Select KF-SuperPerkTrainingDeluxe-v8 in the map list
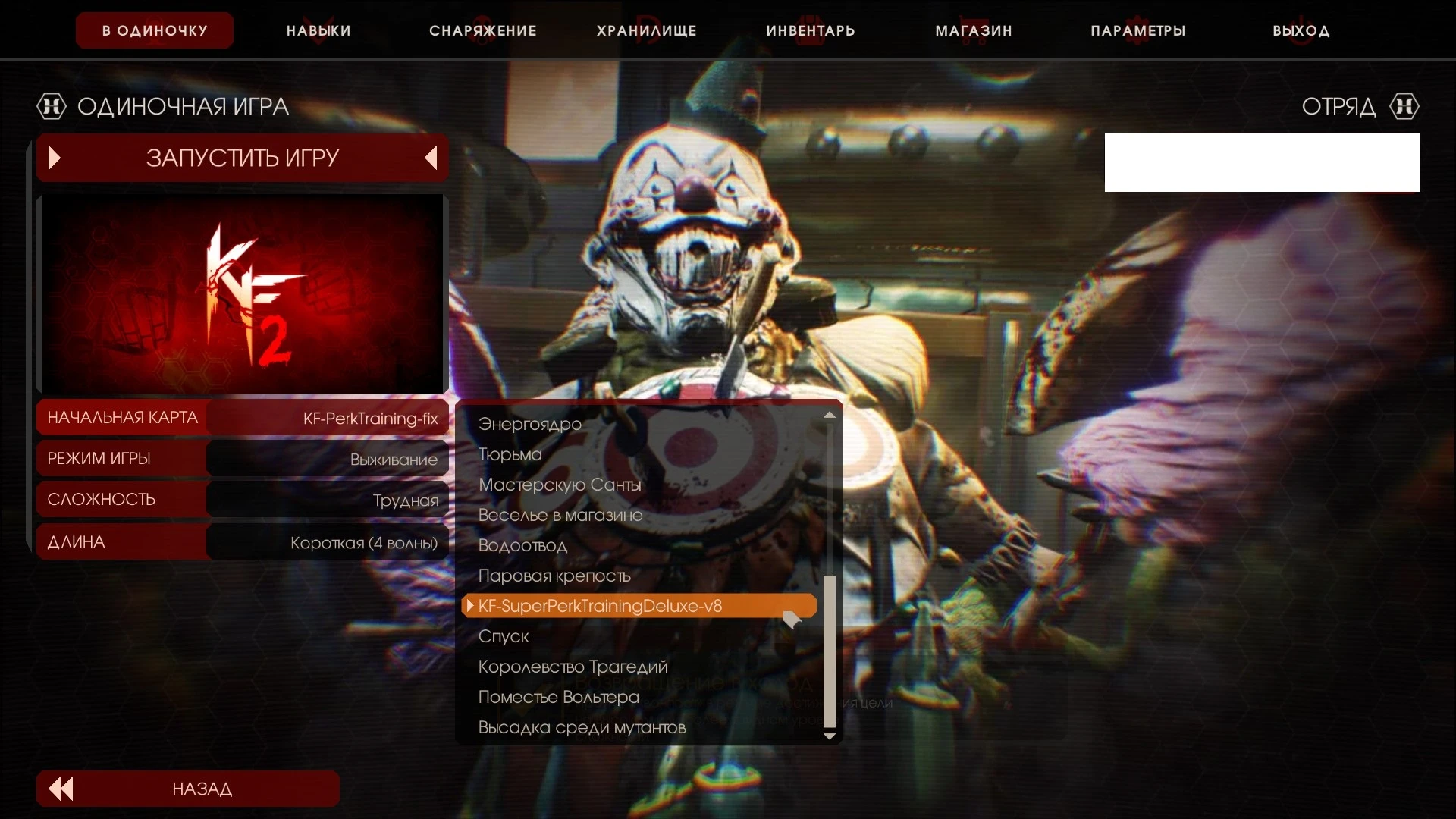The height and width of the screenshot is (819, 1456). (600, 606)
